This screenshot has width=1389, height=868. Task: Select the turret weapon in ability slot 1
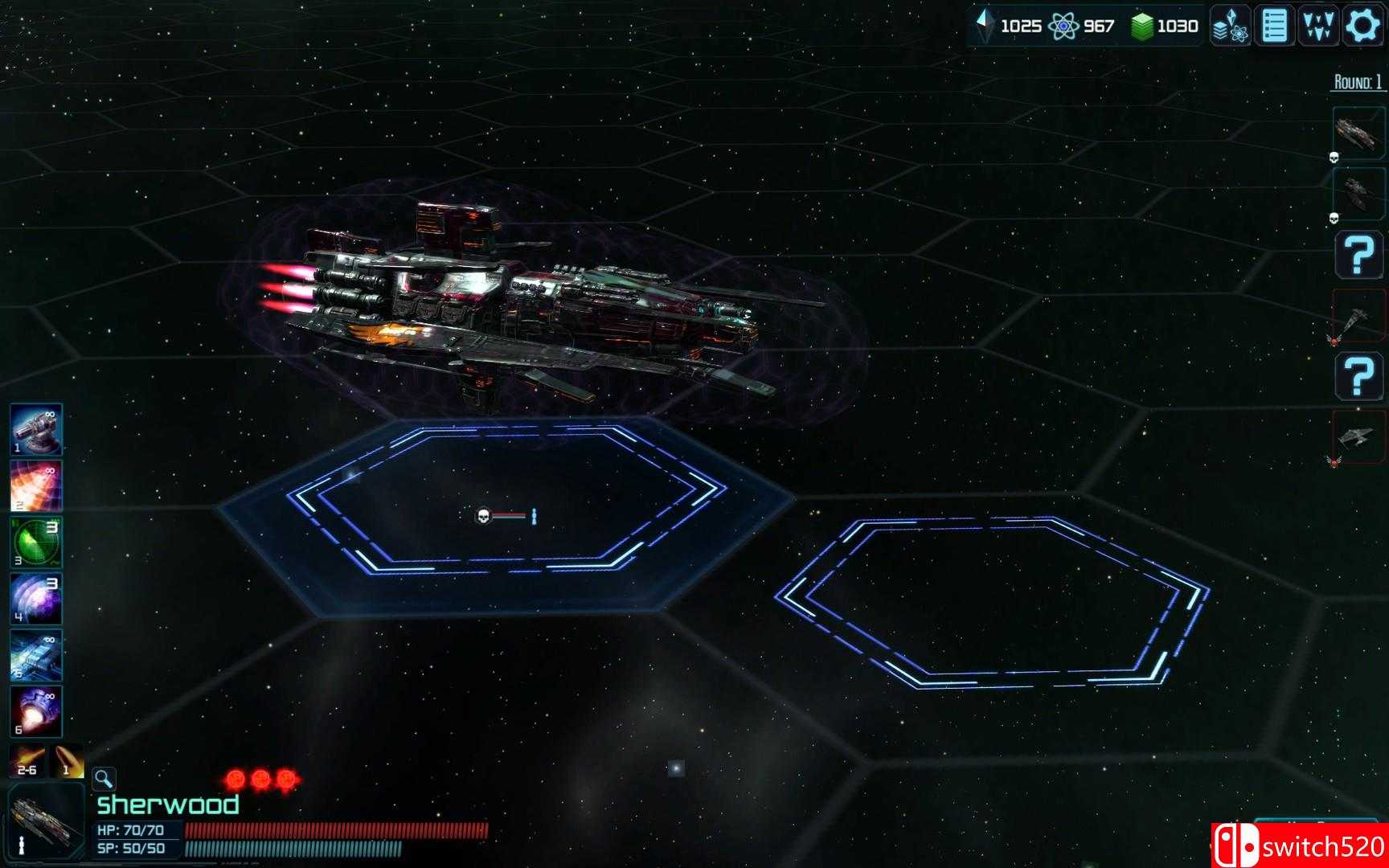point(35,430)
